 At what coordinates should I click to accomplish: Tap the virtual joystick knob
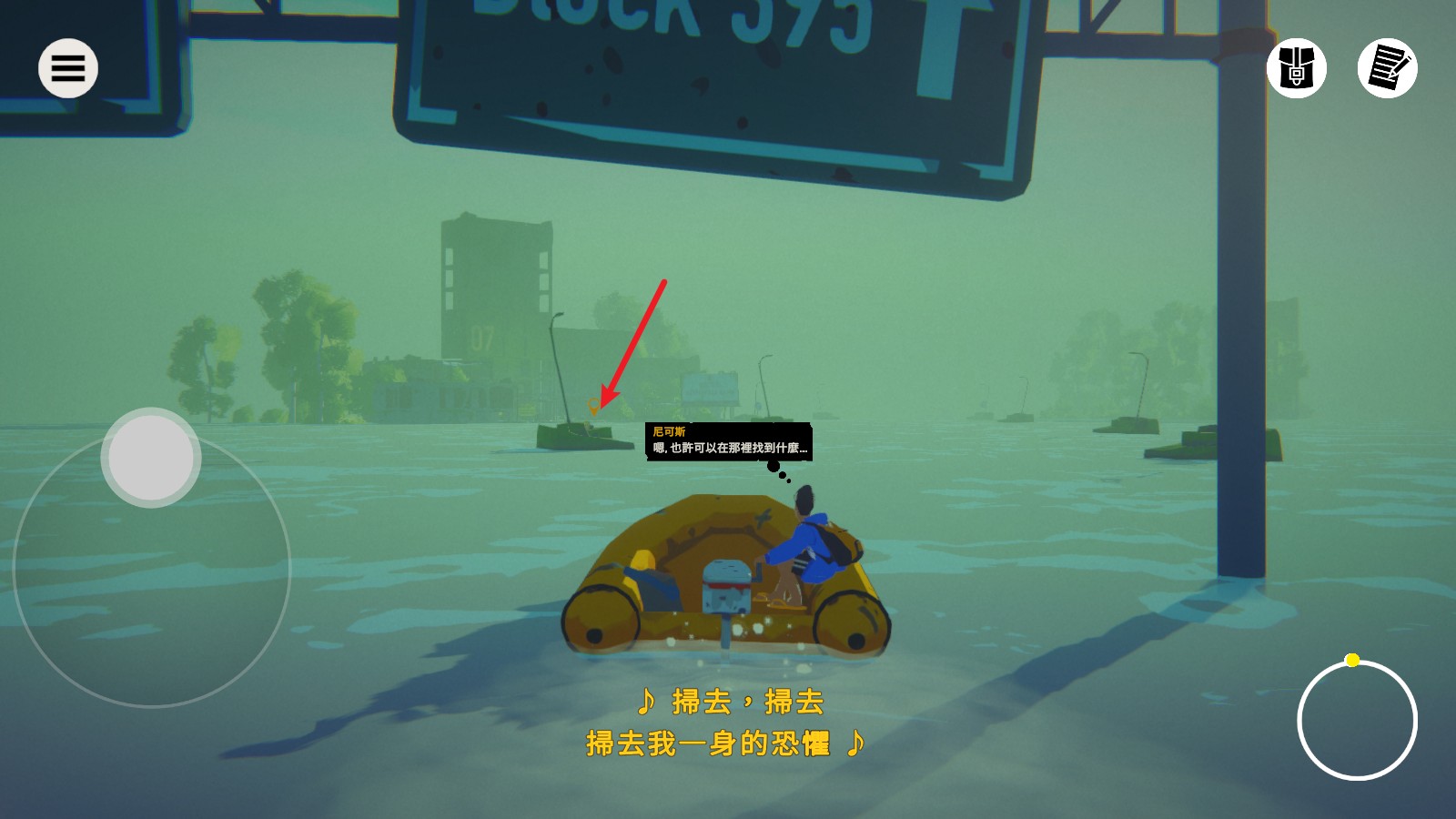(x=150, y=456)
